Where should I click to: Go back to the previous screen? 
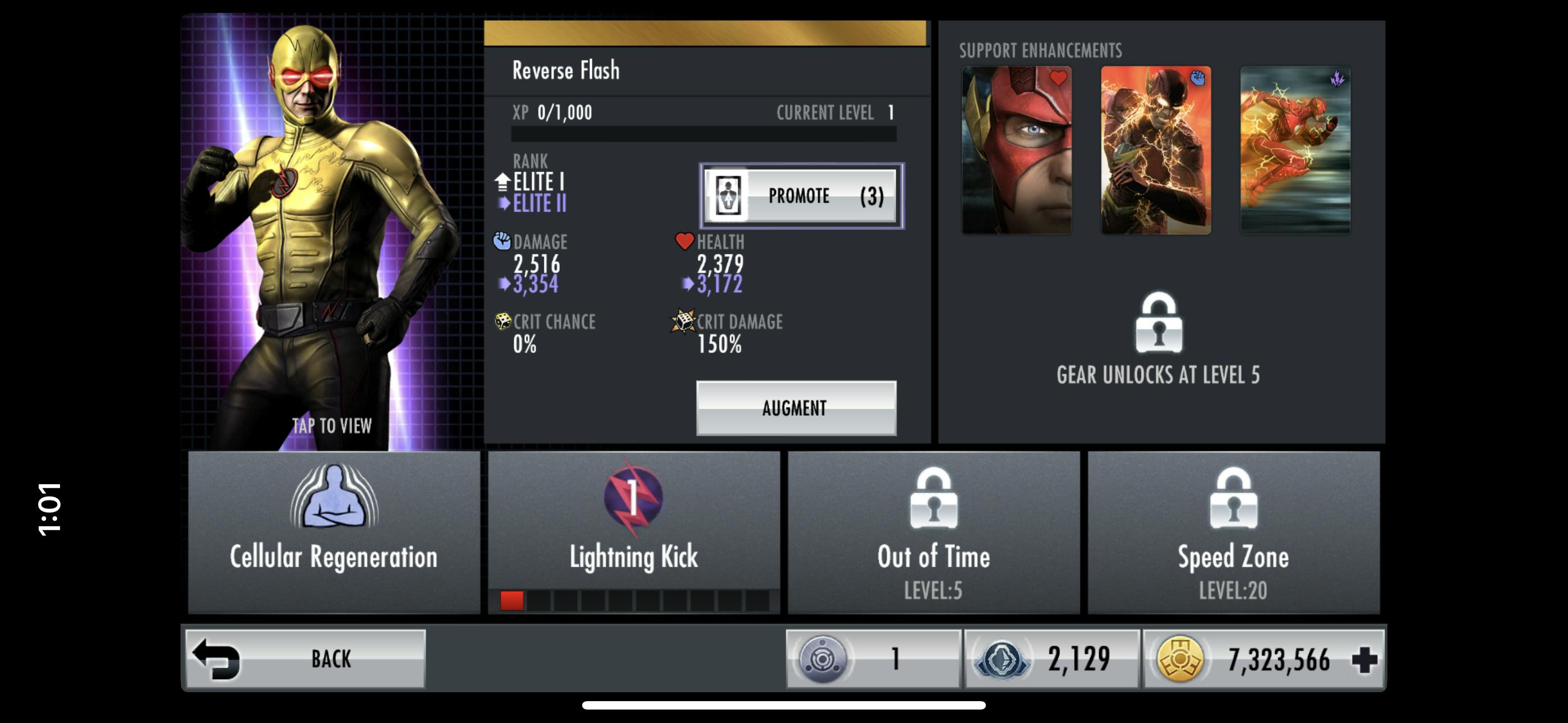pos(306,659)
